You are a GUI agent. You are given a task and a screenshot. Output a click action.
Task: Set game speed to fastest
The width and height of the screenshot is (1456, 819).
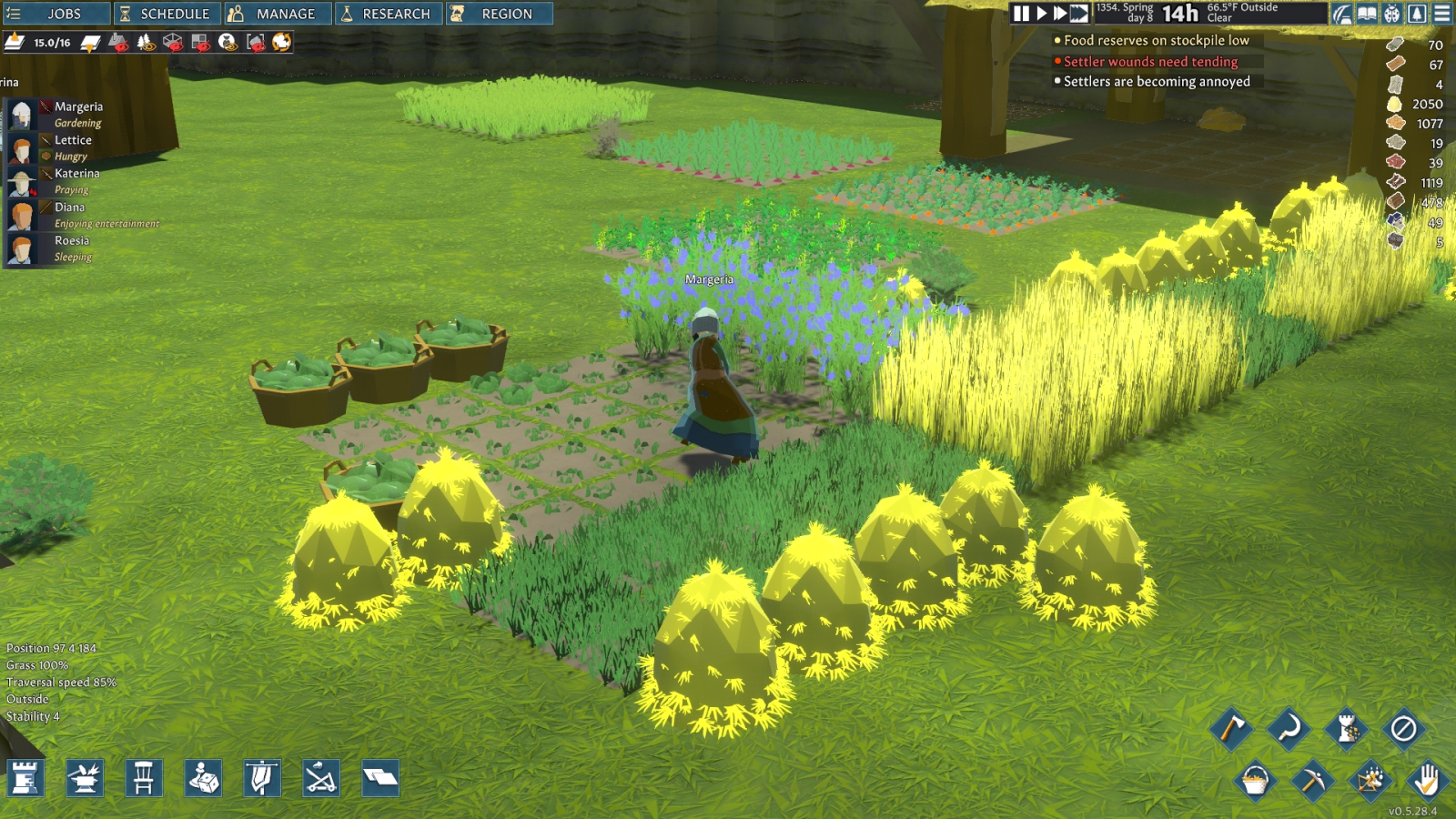coord(1079,14)
